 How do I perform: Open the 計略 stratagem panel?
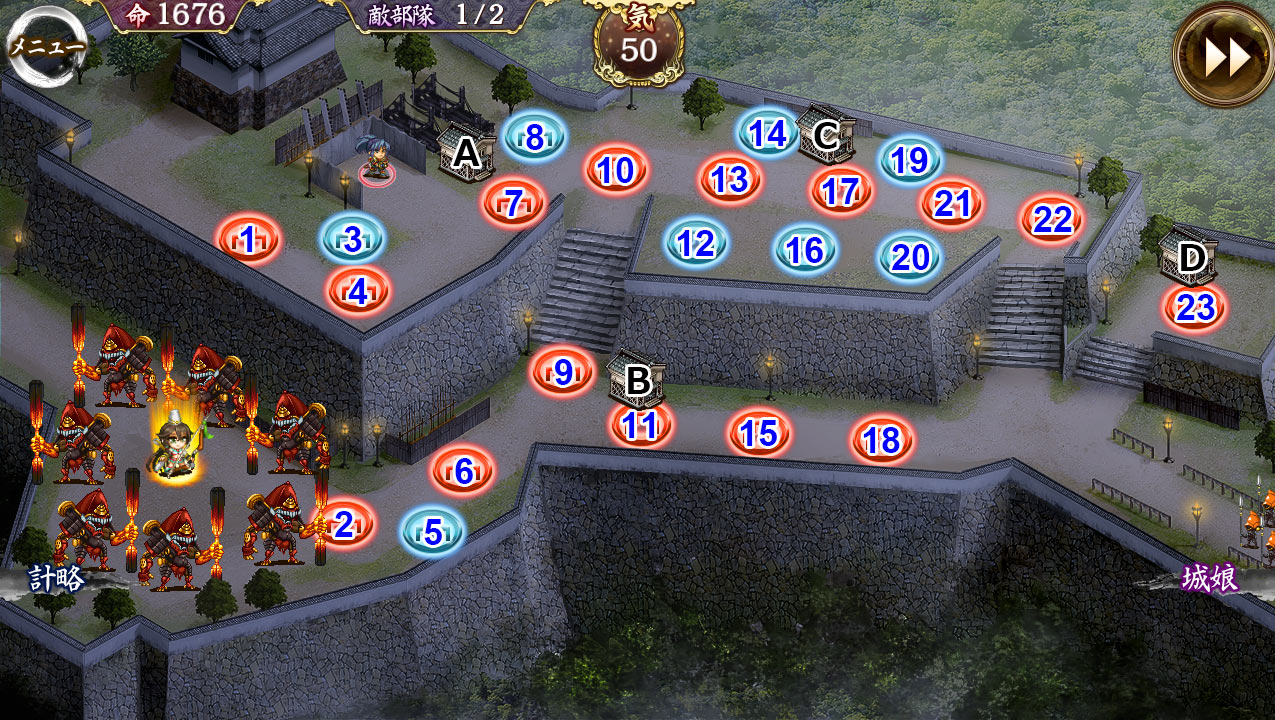56,579
